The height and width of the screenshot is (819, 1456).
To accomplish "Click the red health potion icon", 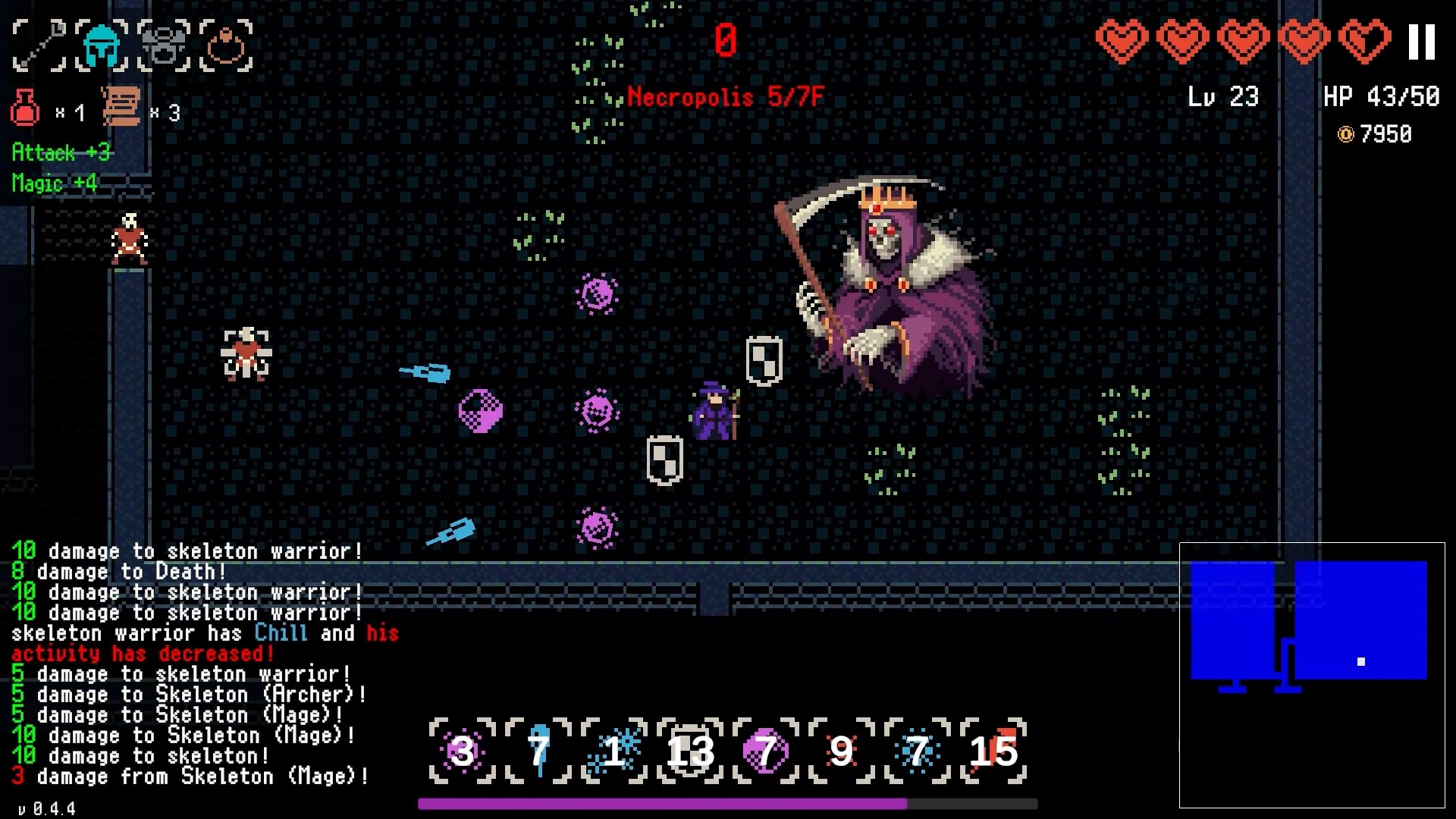I will [26, 106].
